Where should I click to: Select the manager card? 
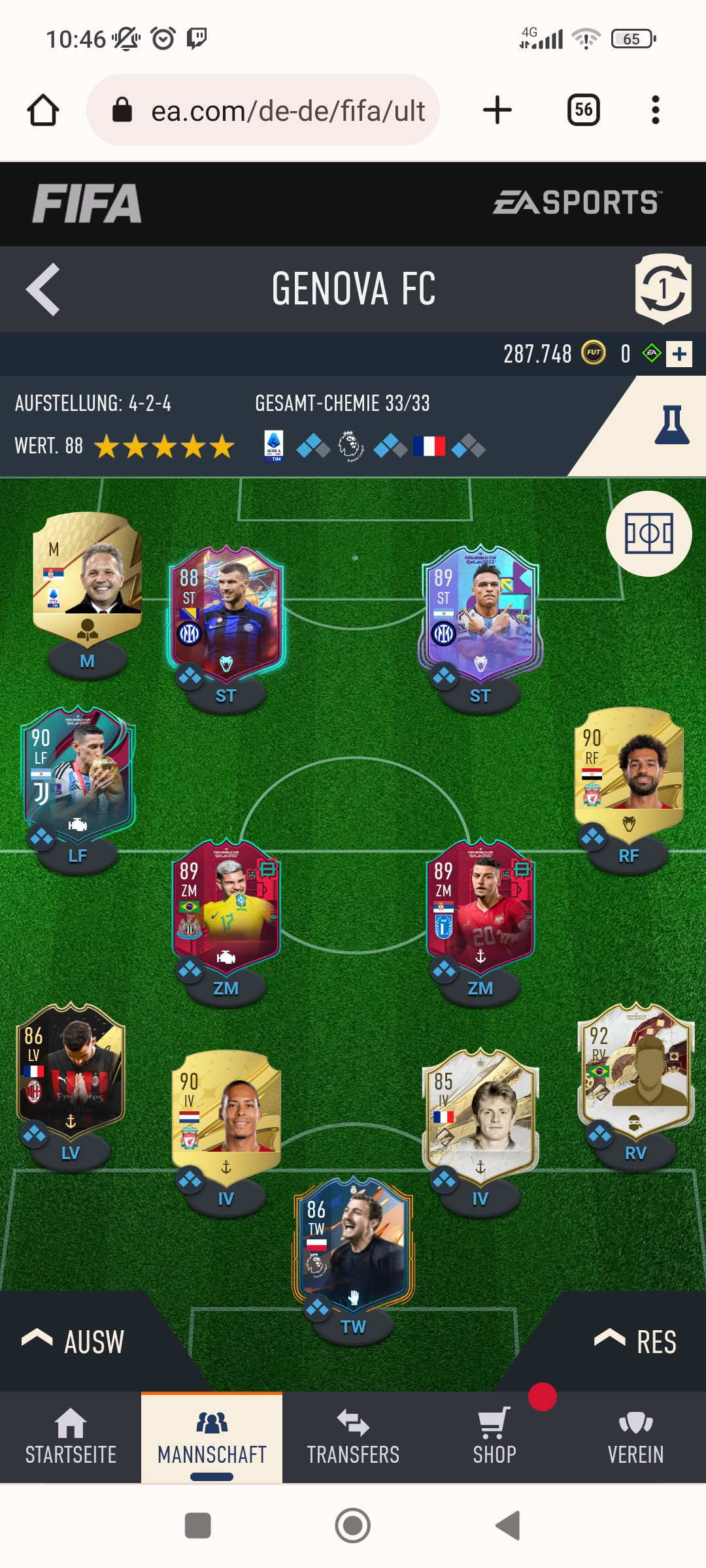click(x=88, y=575)
